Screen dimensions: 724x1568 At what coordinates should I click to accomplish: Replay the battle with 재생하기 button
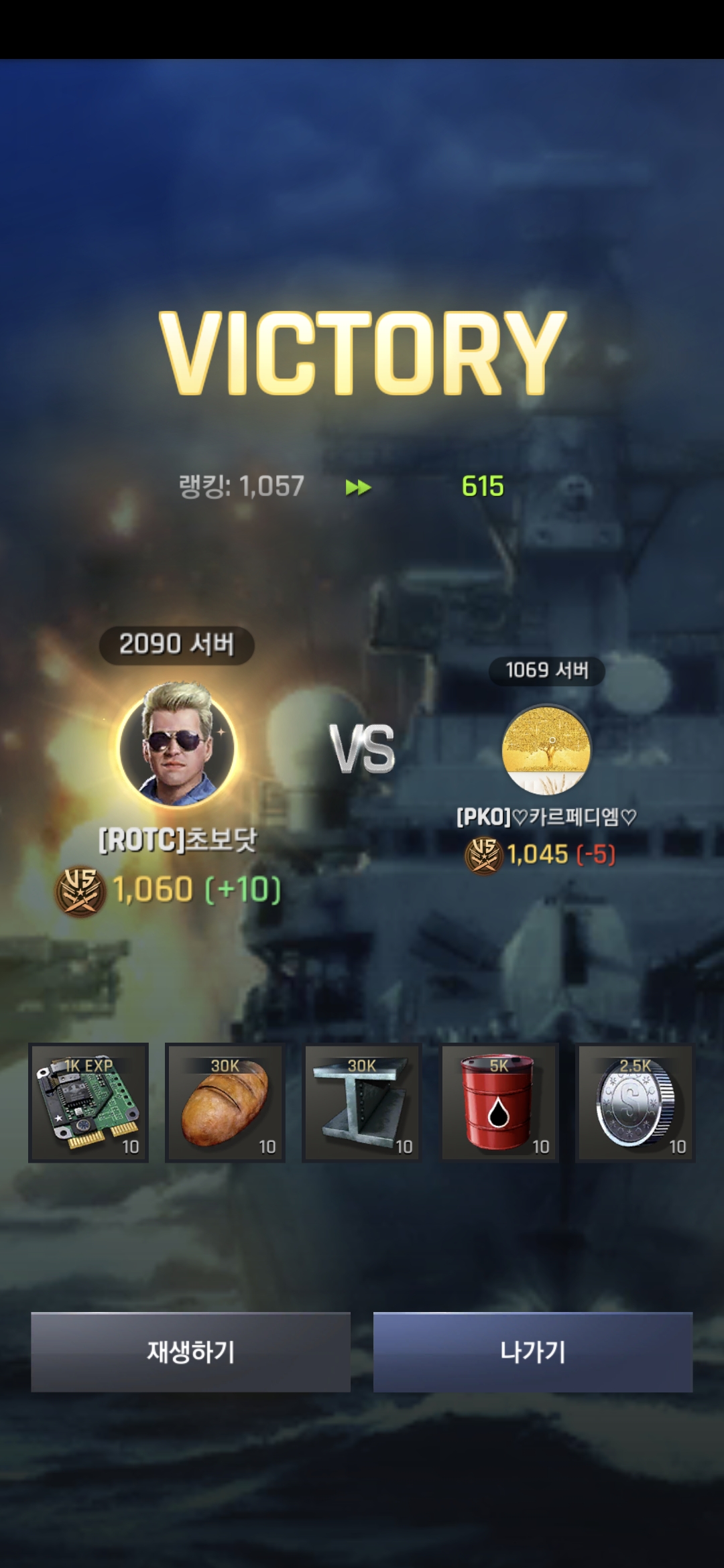tap(190, 1352)
